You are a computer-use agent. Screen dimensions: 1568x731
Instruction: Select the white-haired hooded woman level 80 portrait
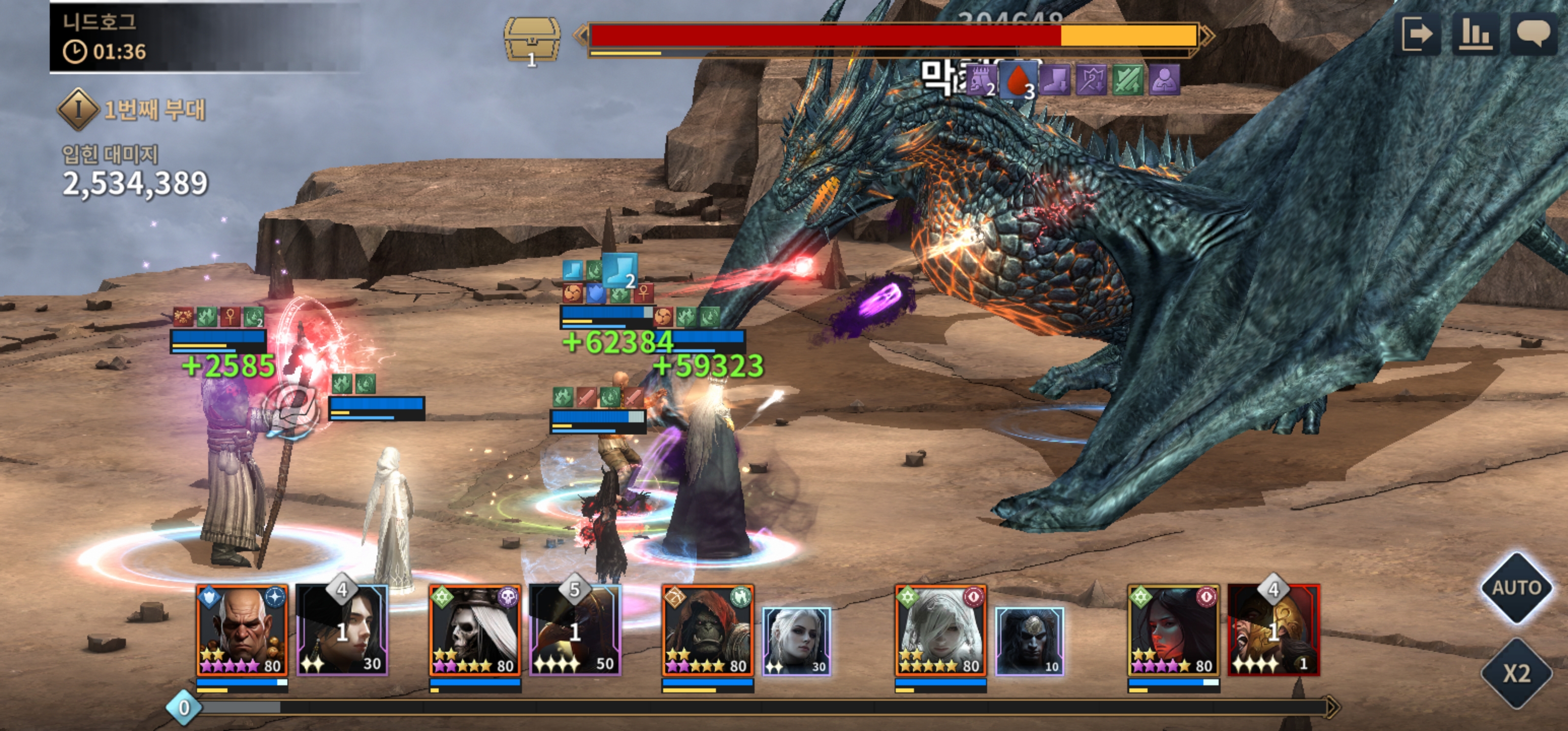pos(940,630)
